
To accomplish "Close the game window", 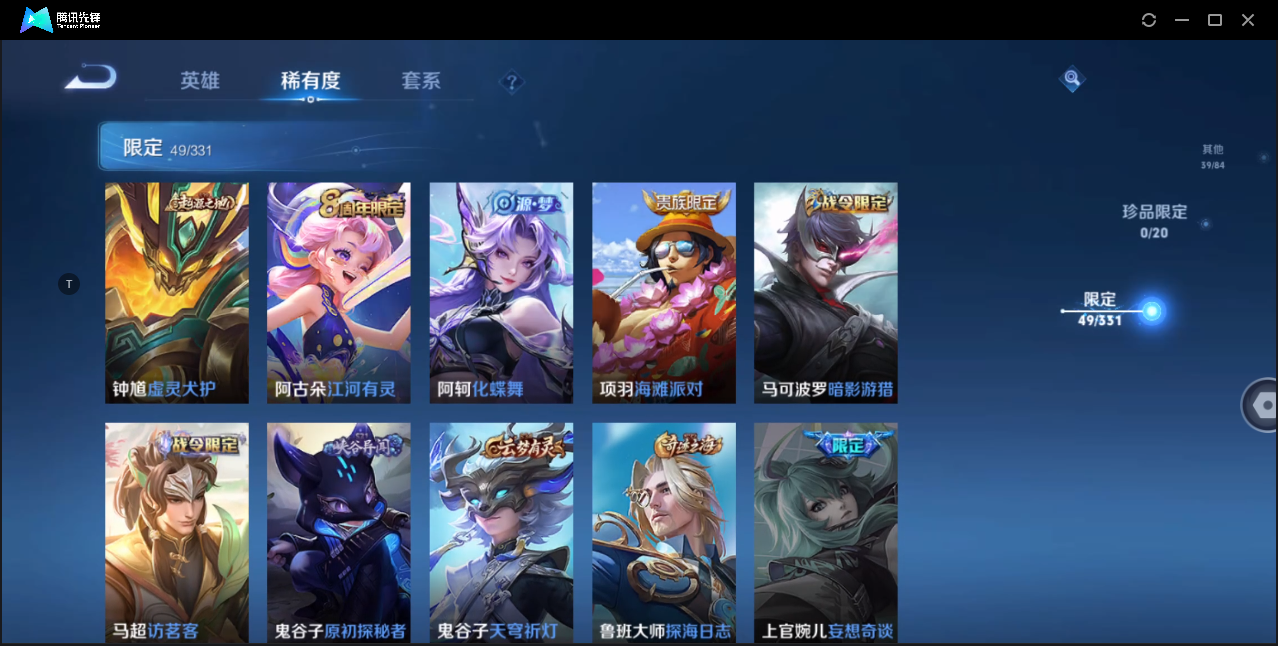I will (x=1248, y=20).
